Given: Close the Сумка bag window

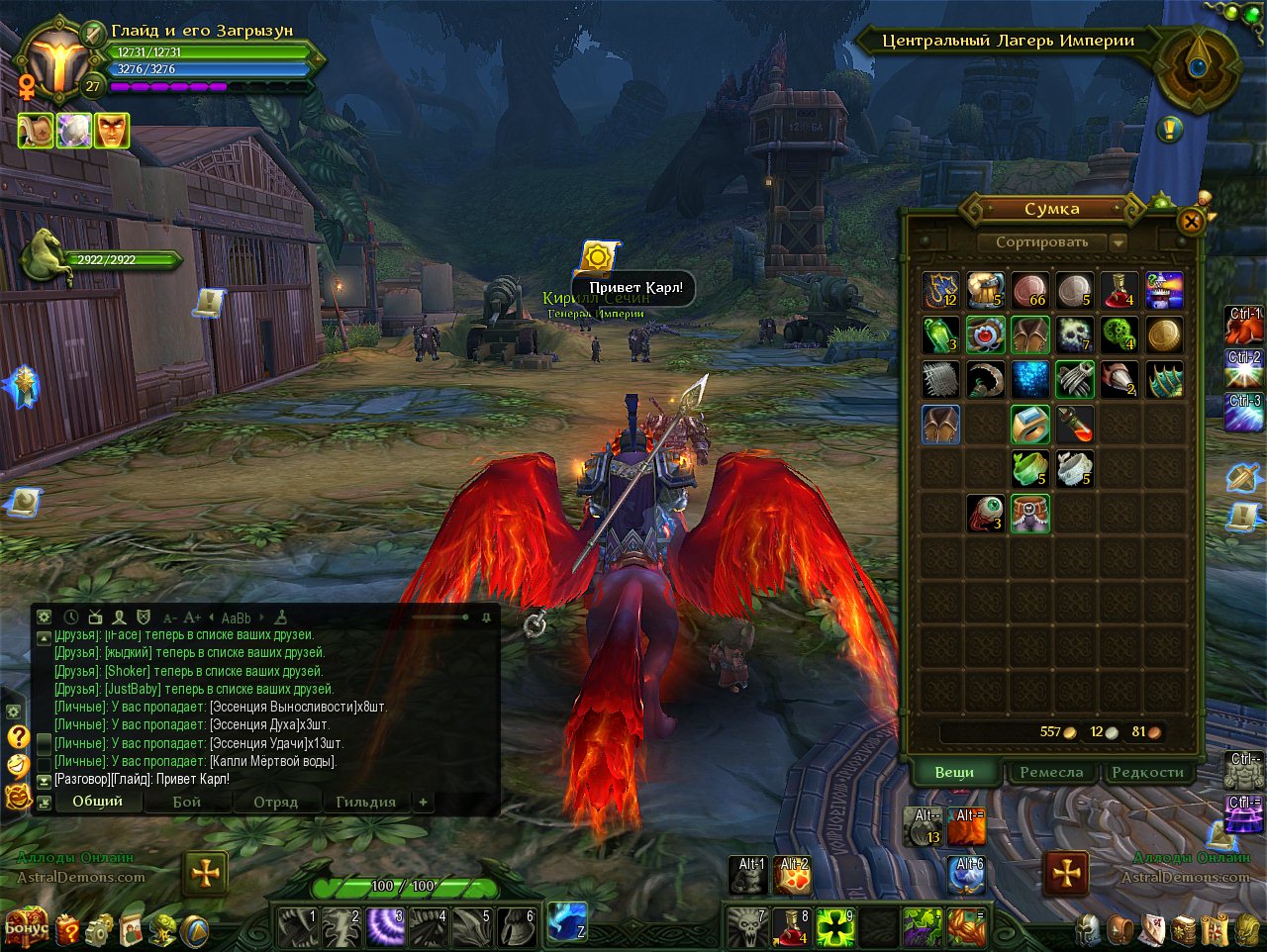Looking at the screenshot, I should [1192, 222].
